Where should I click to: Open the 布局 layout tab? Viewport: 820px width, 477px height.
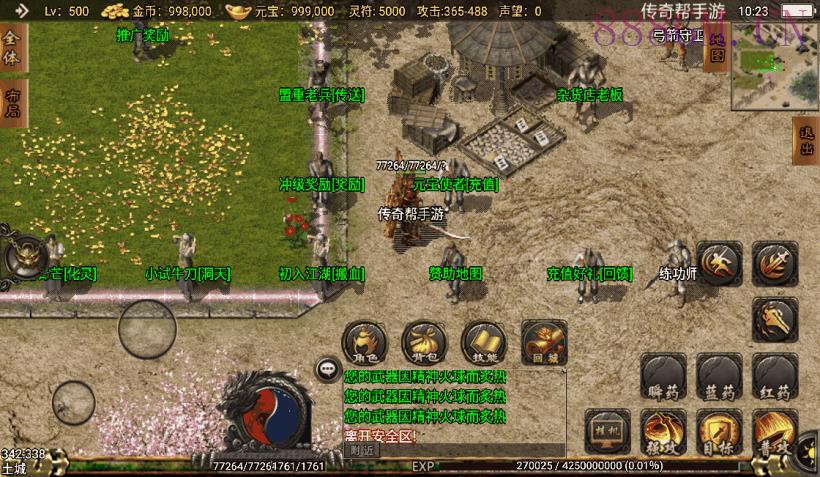[x=12, y=103]
